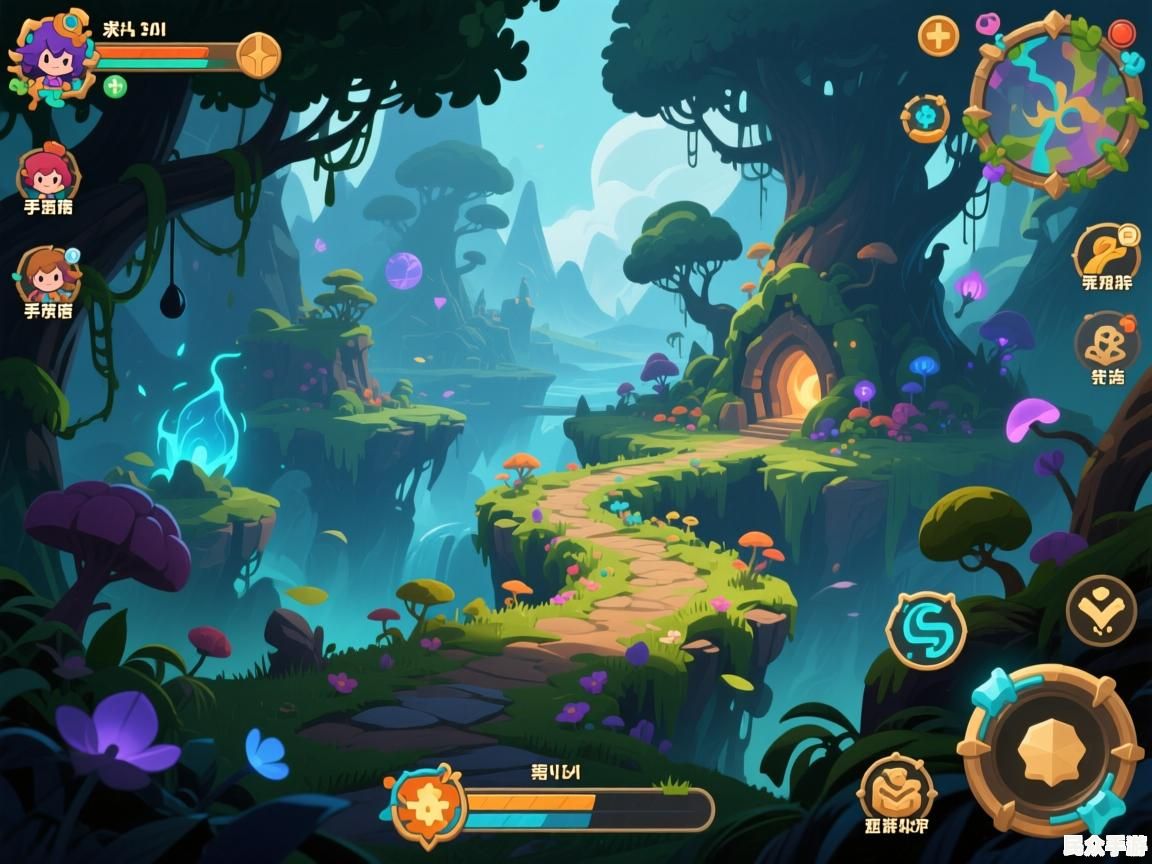
Task: Open the teal rune icon in gold ring
Action: (925, 118)
